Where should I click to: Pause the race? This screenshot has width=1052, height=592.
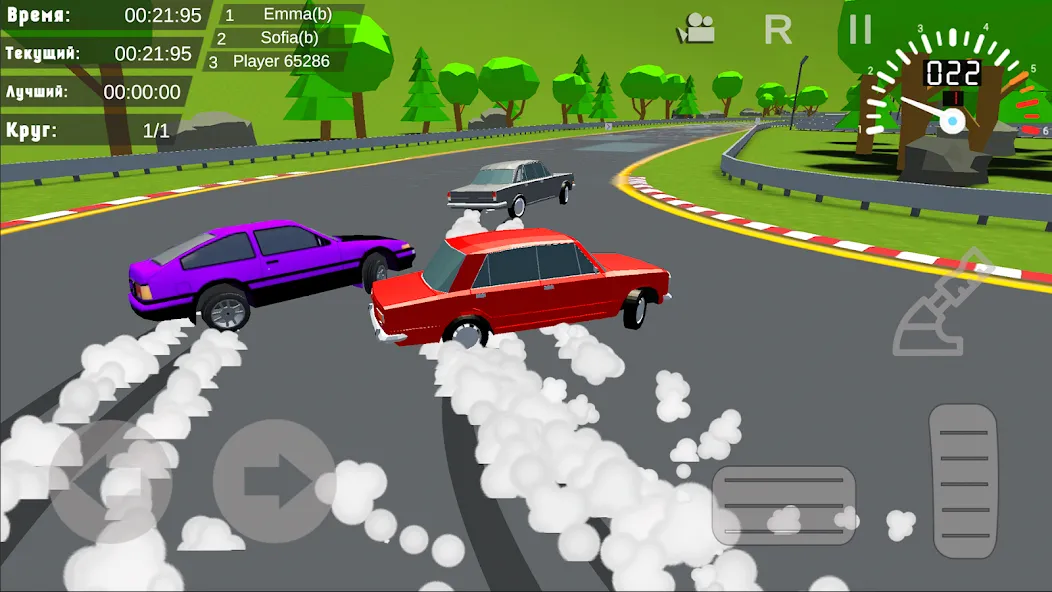click(x=860, y=29)
